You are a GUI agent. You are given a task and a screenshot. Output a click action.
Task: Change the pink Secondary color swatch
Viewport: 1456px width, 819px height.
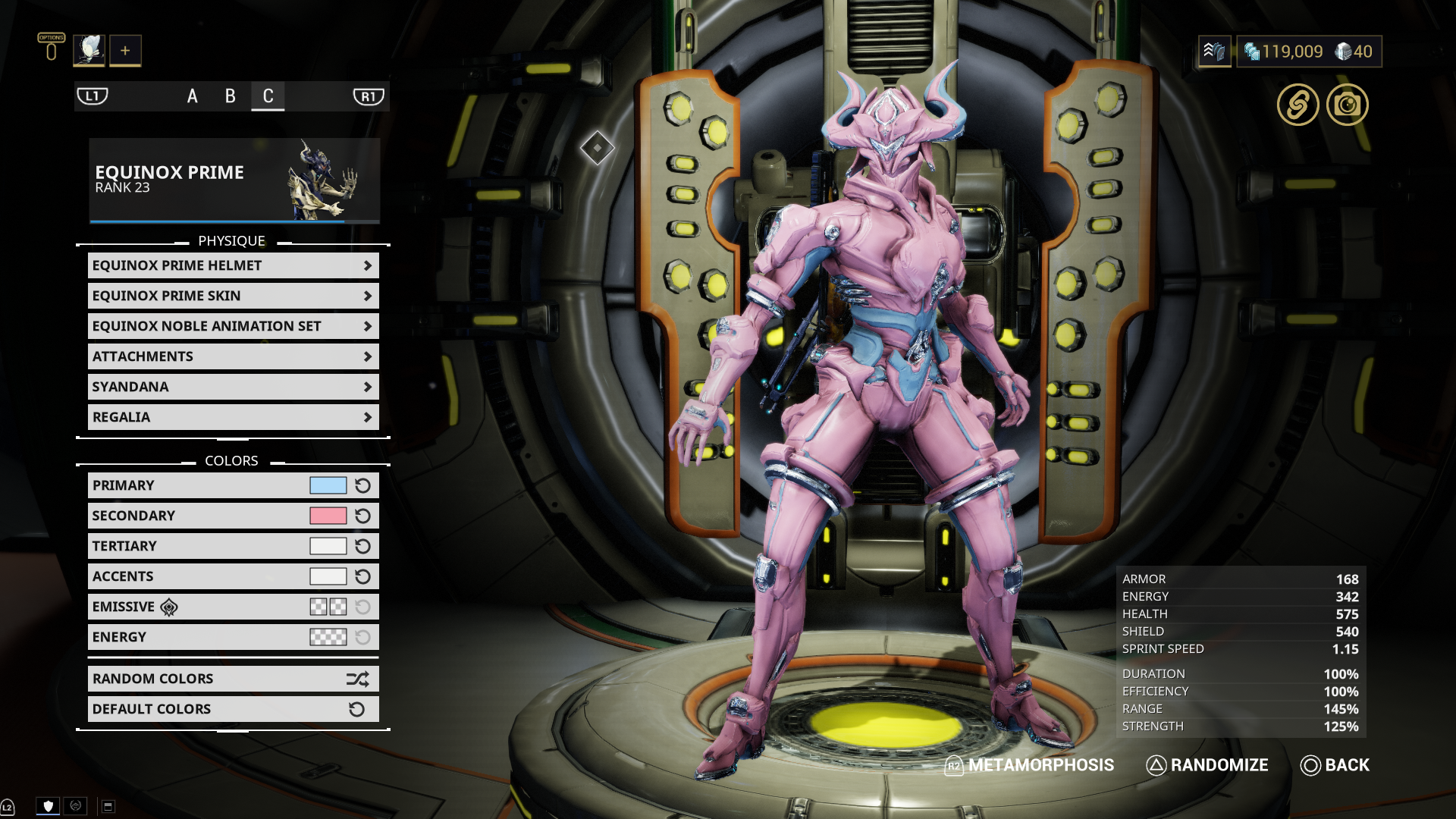click(x=328, y=516)
